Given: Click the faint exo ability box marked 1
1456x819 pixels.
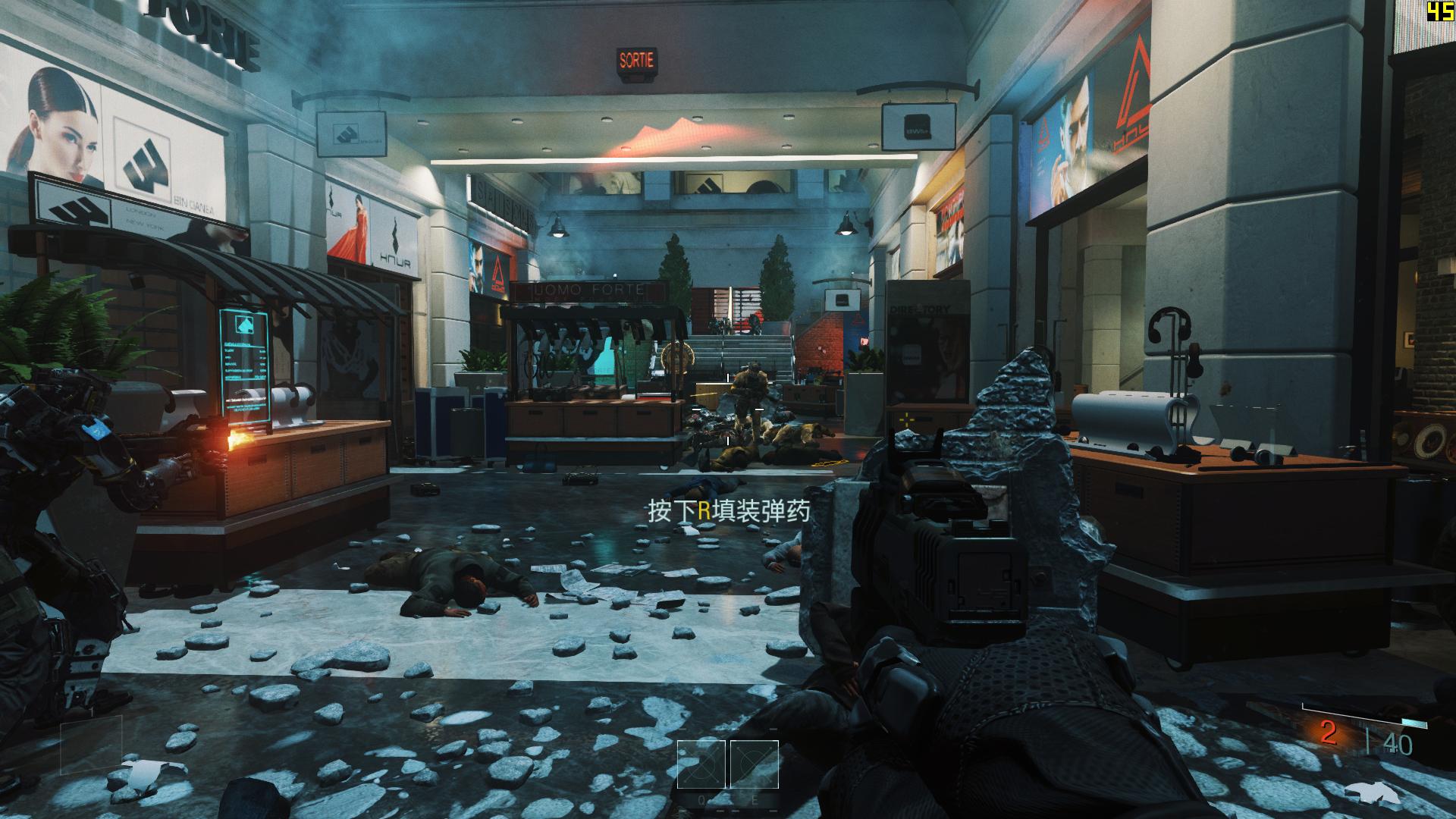Looking at the screenshot, I should [91, 745].
